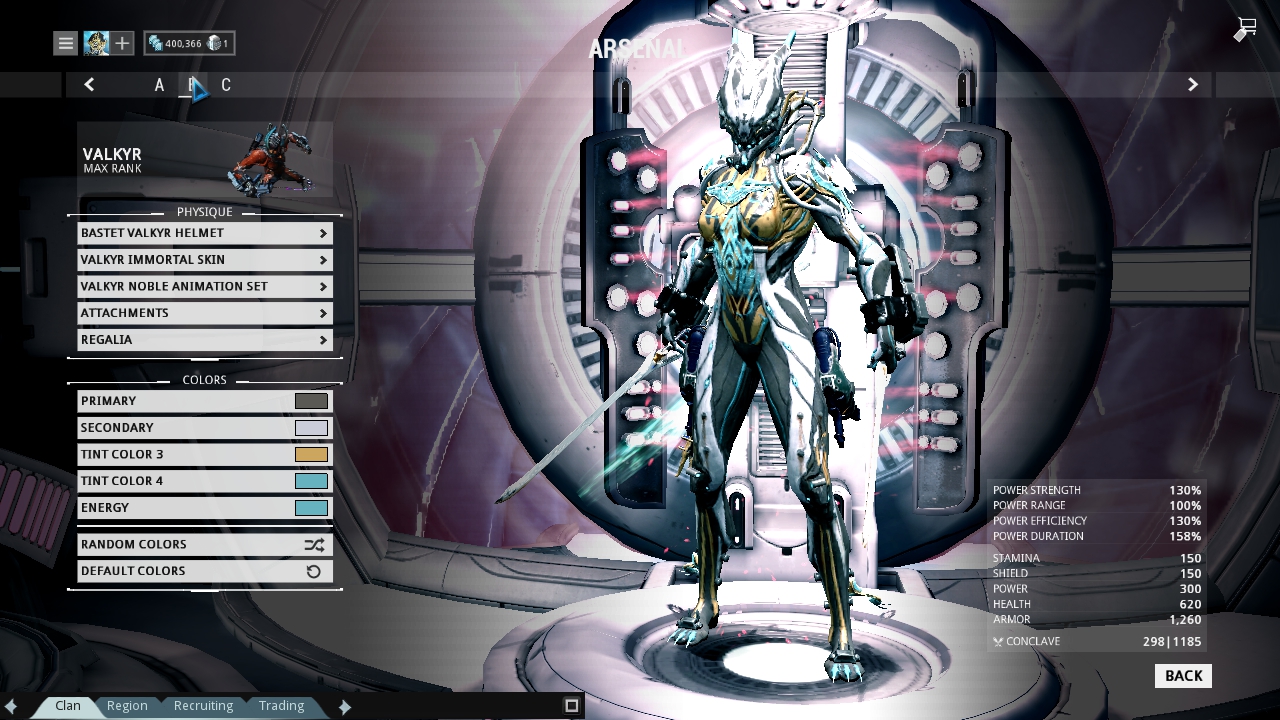Open the Trading chat tab
Image resolution: width=1280 pixels, height=720 pixels.
point(281,705)
